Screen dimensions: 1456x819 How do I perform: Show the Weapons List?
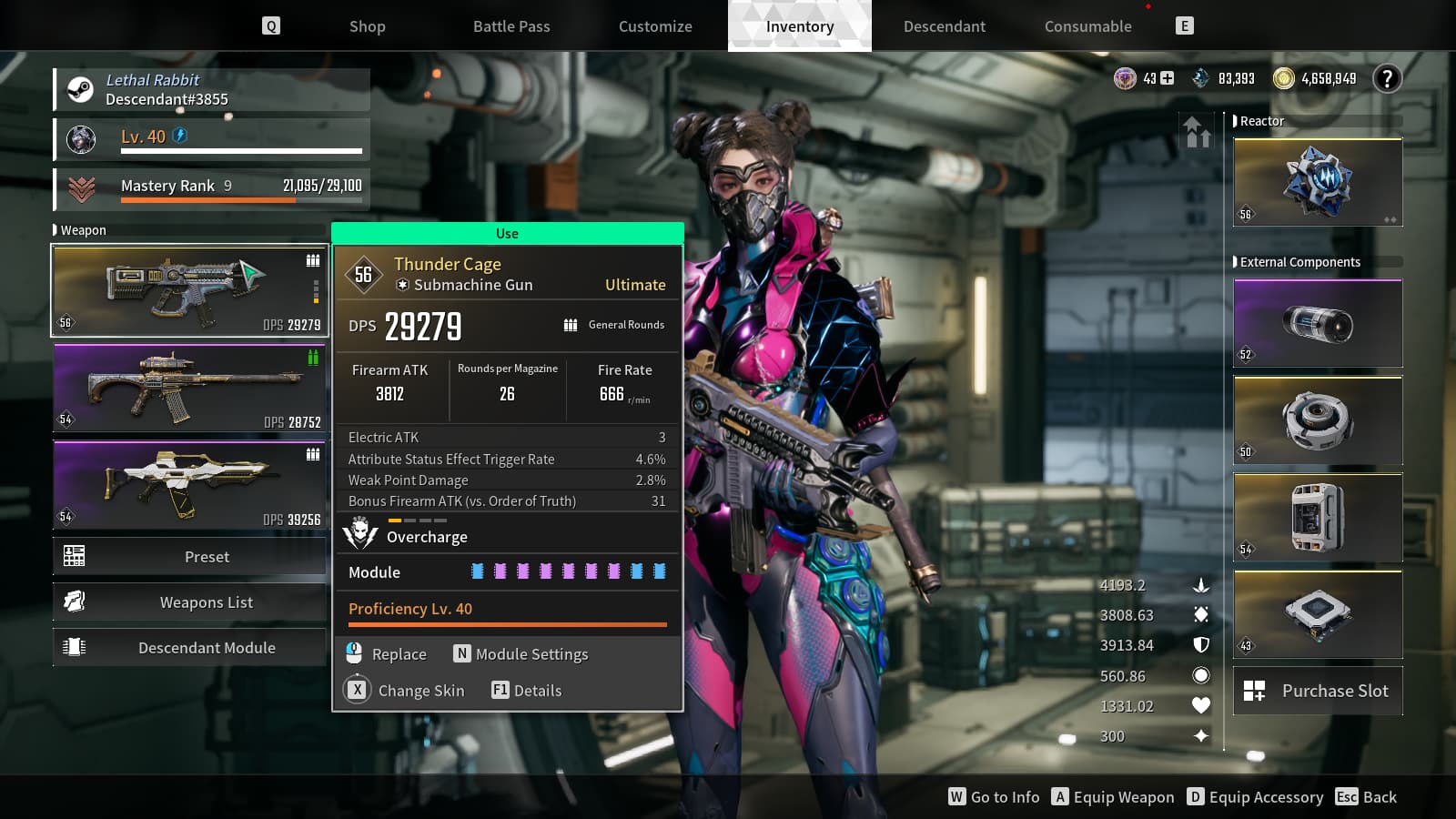pyautogui.click(x=189, y=602)
